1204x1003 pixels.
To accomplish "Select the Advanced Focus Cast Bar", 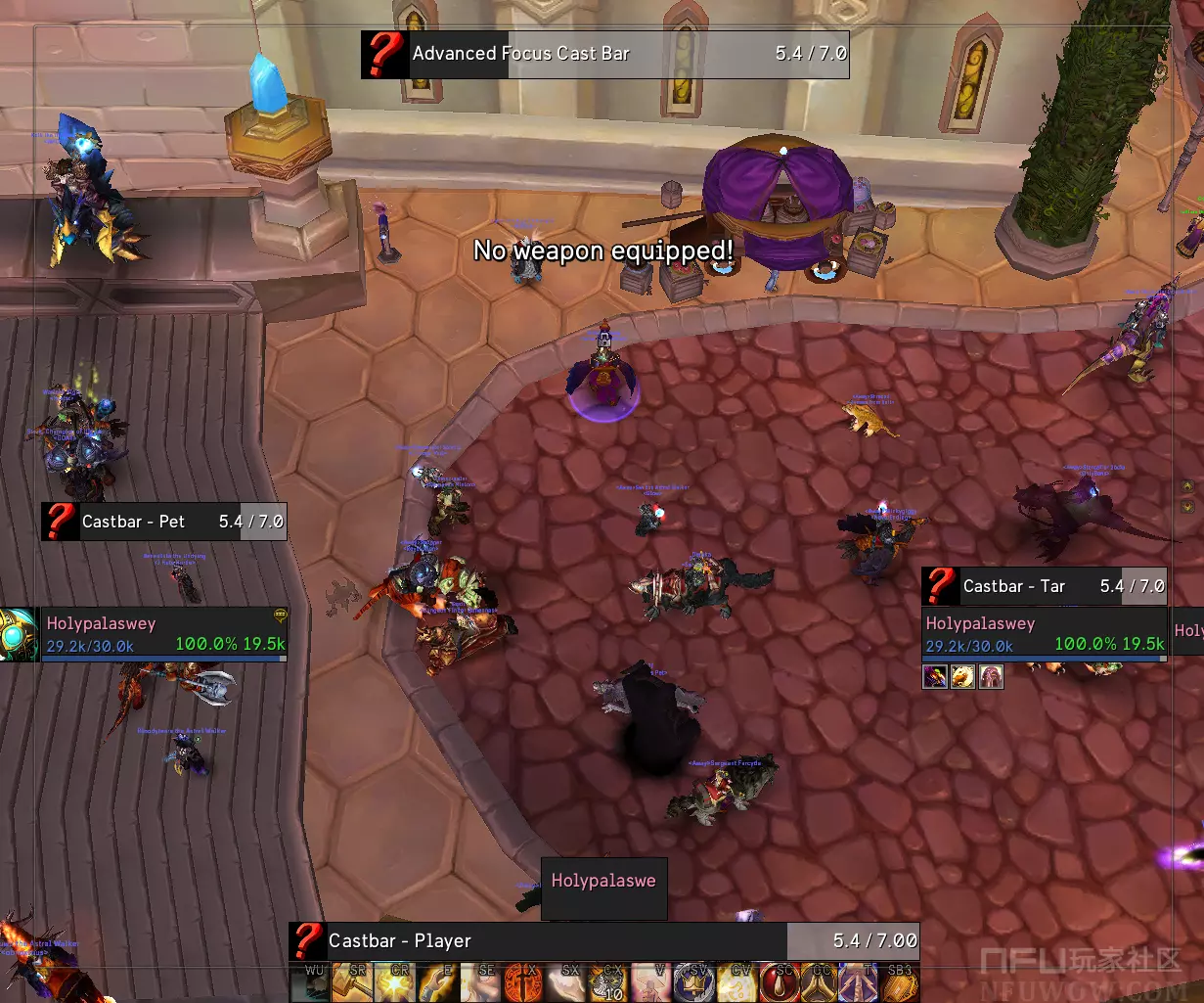I will (604, 54).
